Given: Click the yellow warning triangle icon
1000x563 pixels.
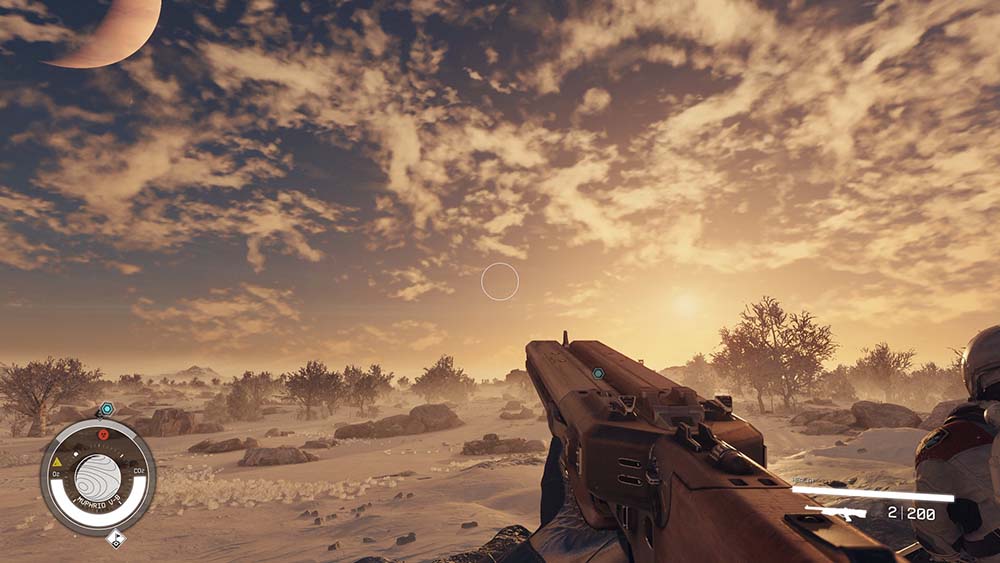Looking at the screenshot, I should pyautogui.click(x=57, y=463).
